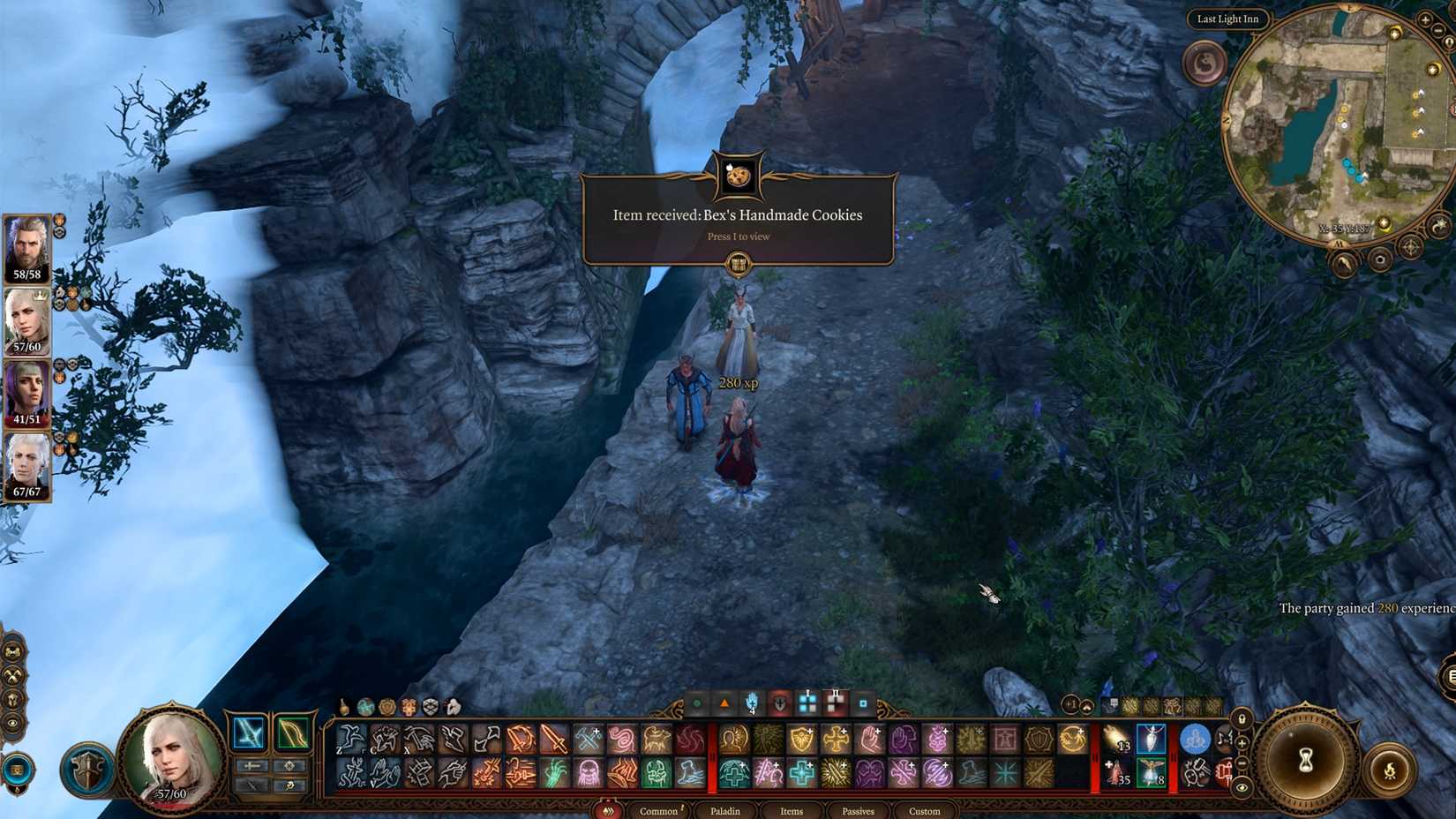
Task: Activate turn-based mode via the hourglass
Action: 1306,761
